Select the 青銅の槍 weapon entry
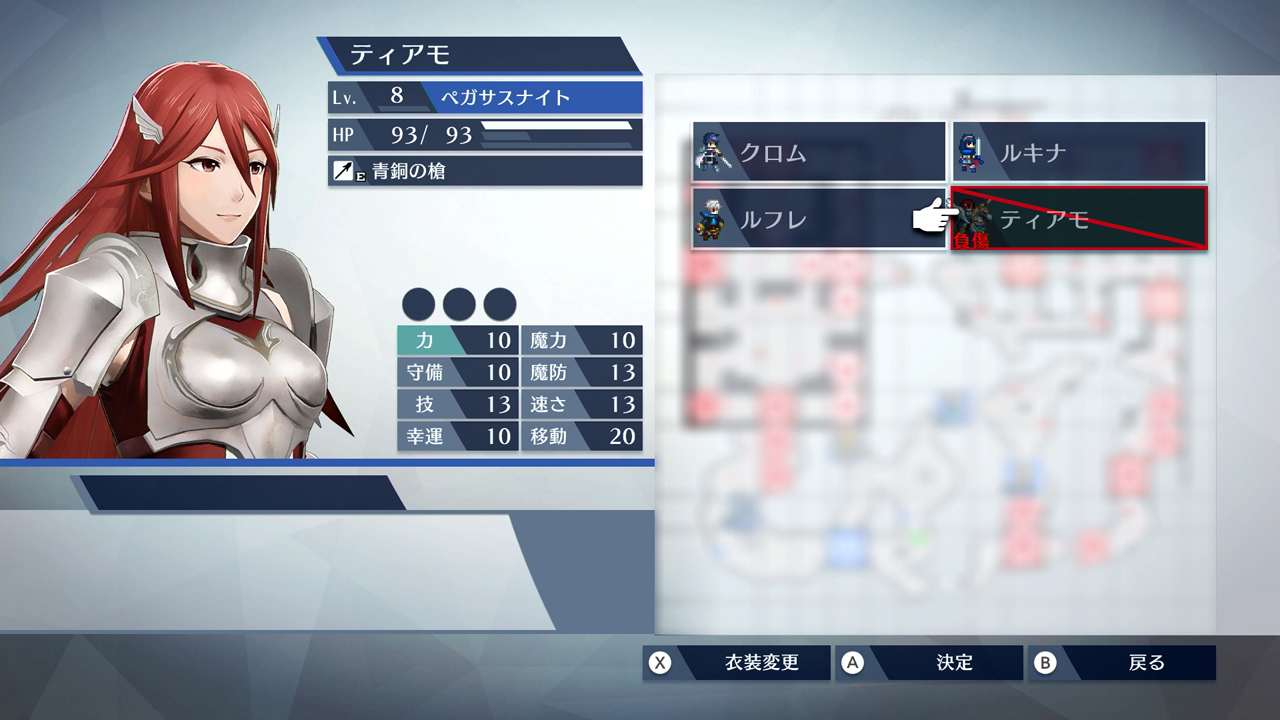The height and width of the screenshot is (720, 1280). tap(485, 171)
